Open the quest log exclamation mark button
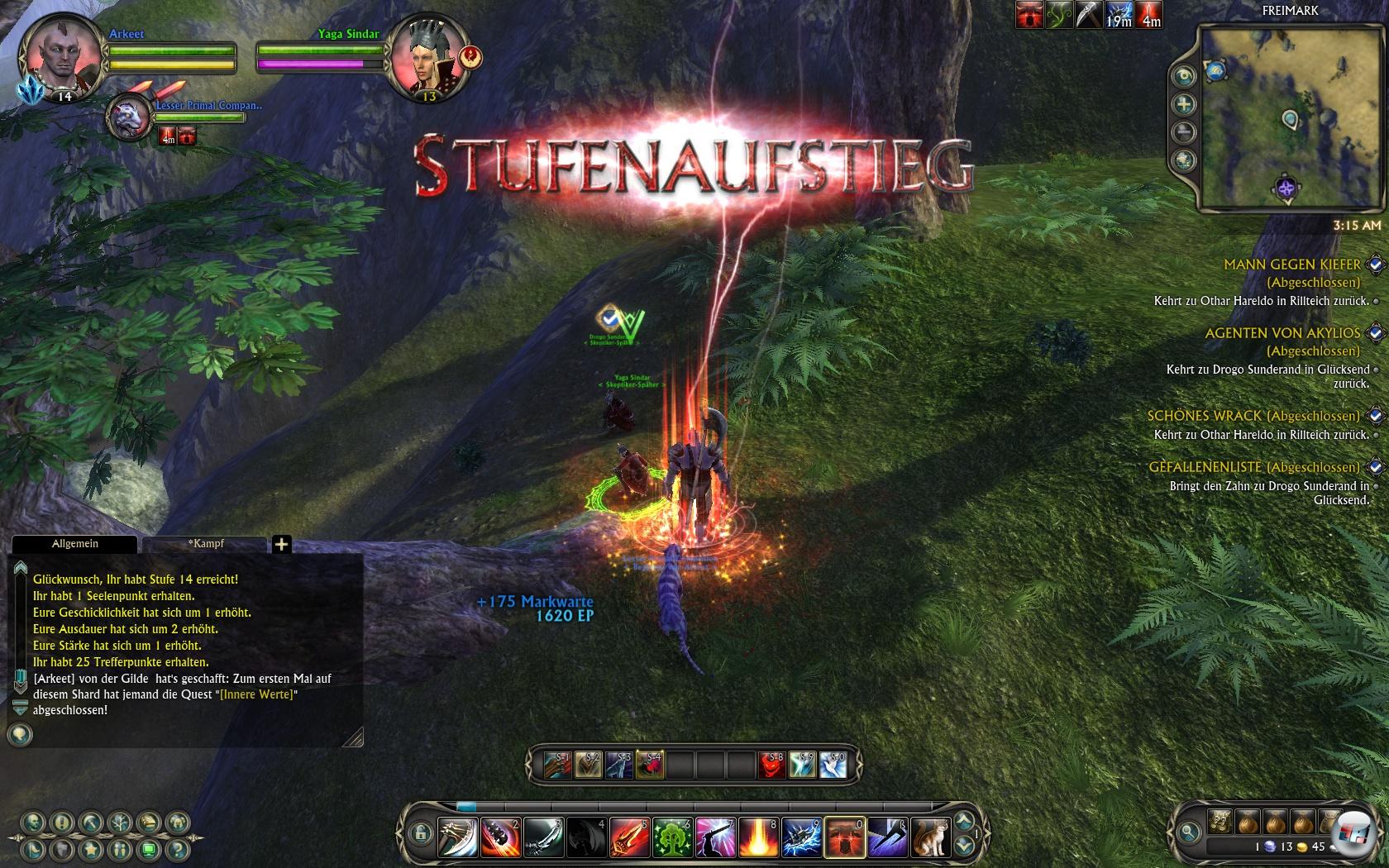 pyautogui.click(x=62, y=823)
